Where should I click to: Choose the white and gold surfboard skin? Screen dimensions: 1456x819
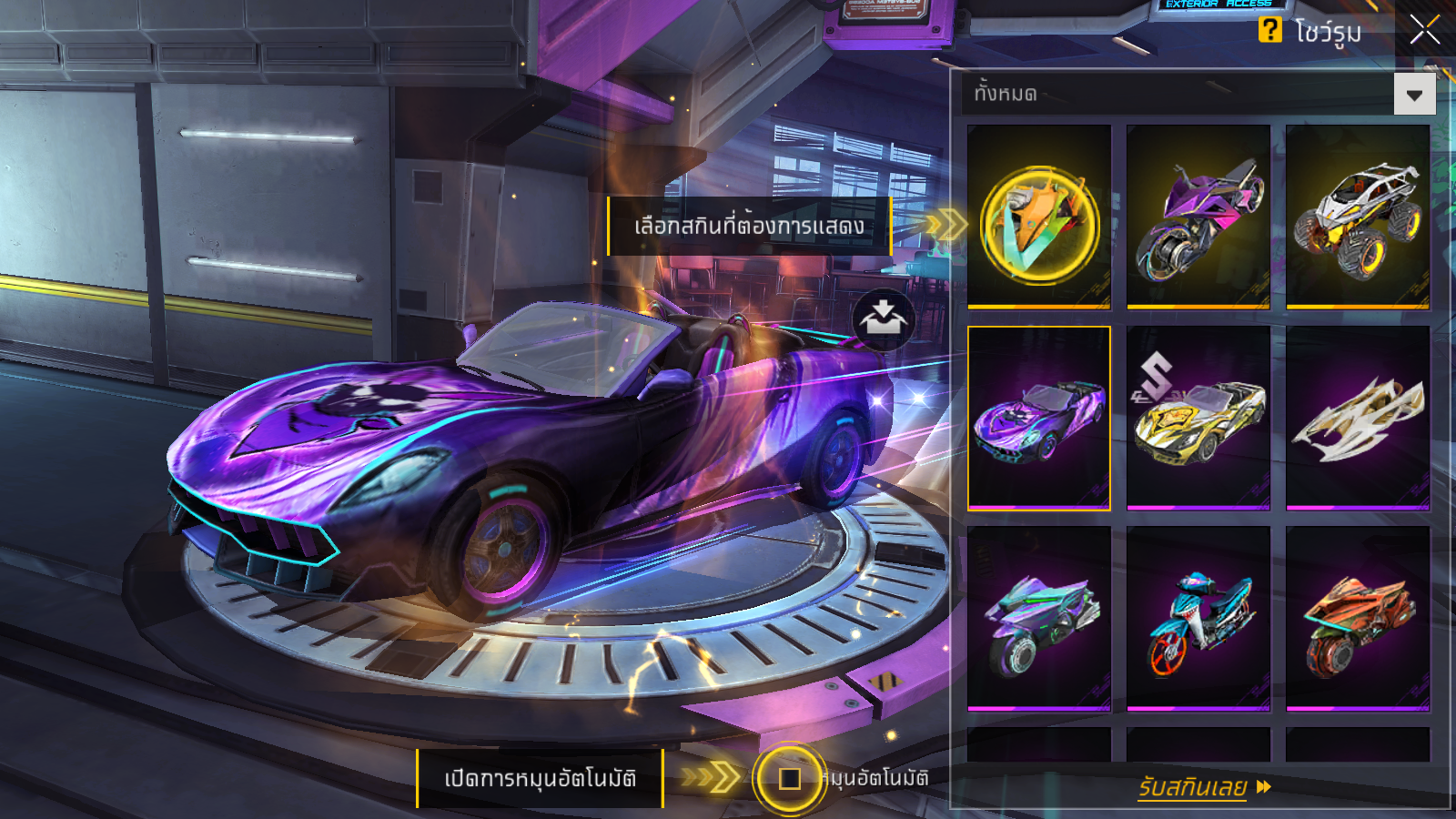1358,419
